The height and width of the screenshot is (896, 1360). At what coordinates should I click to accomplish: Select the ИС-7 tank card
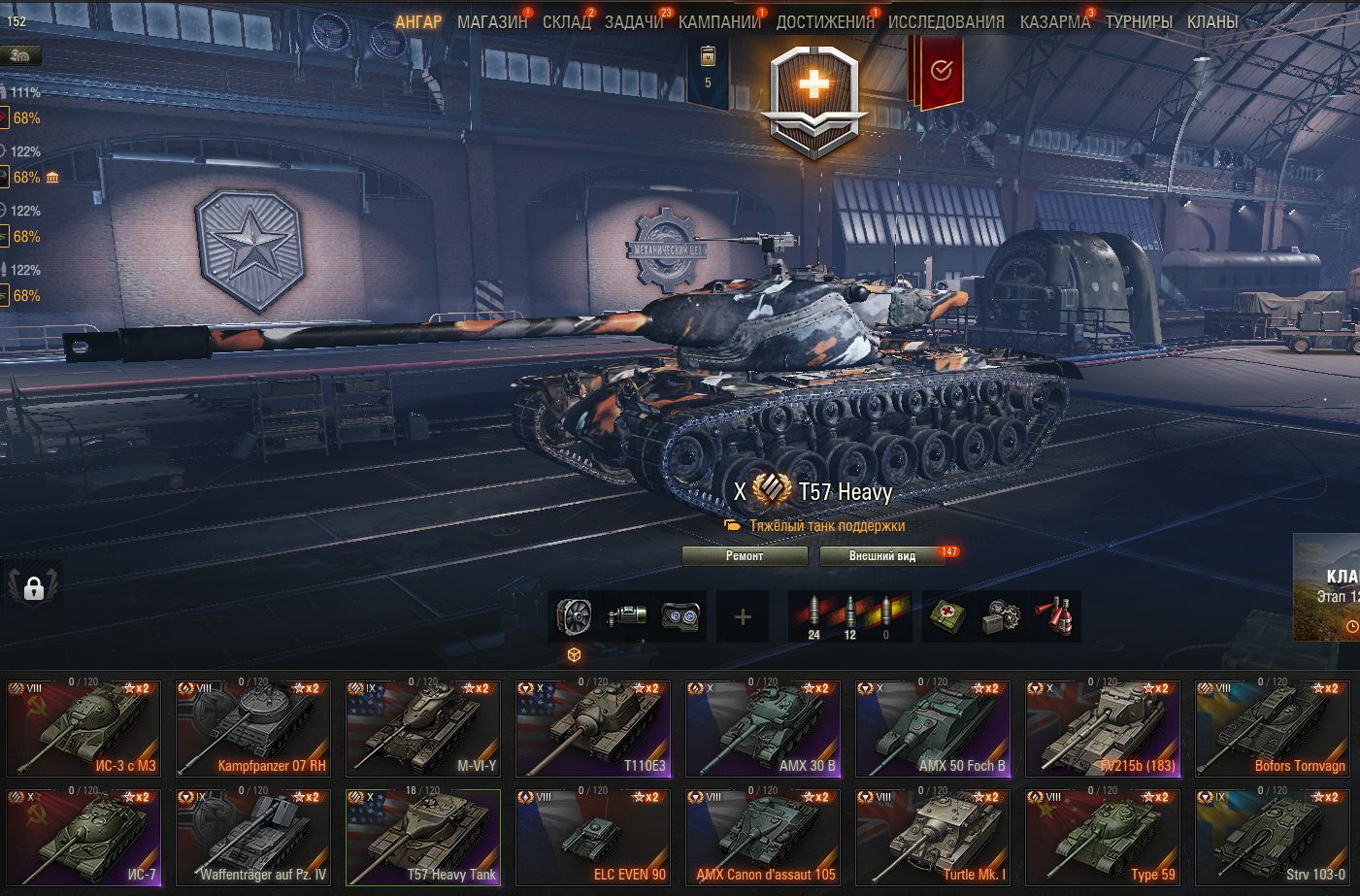[x=83, y=837]
